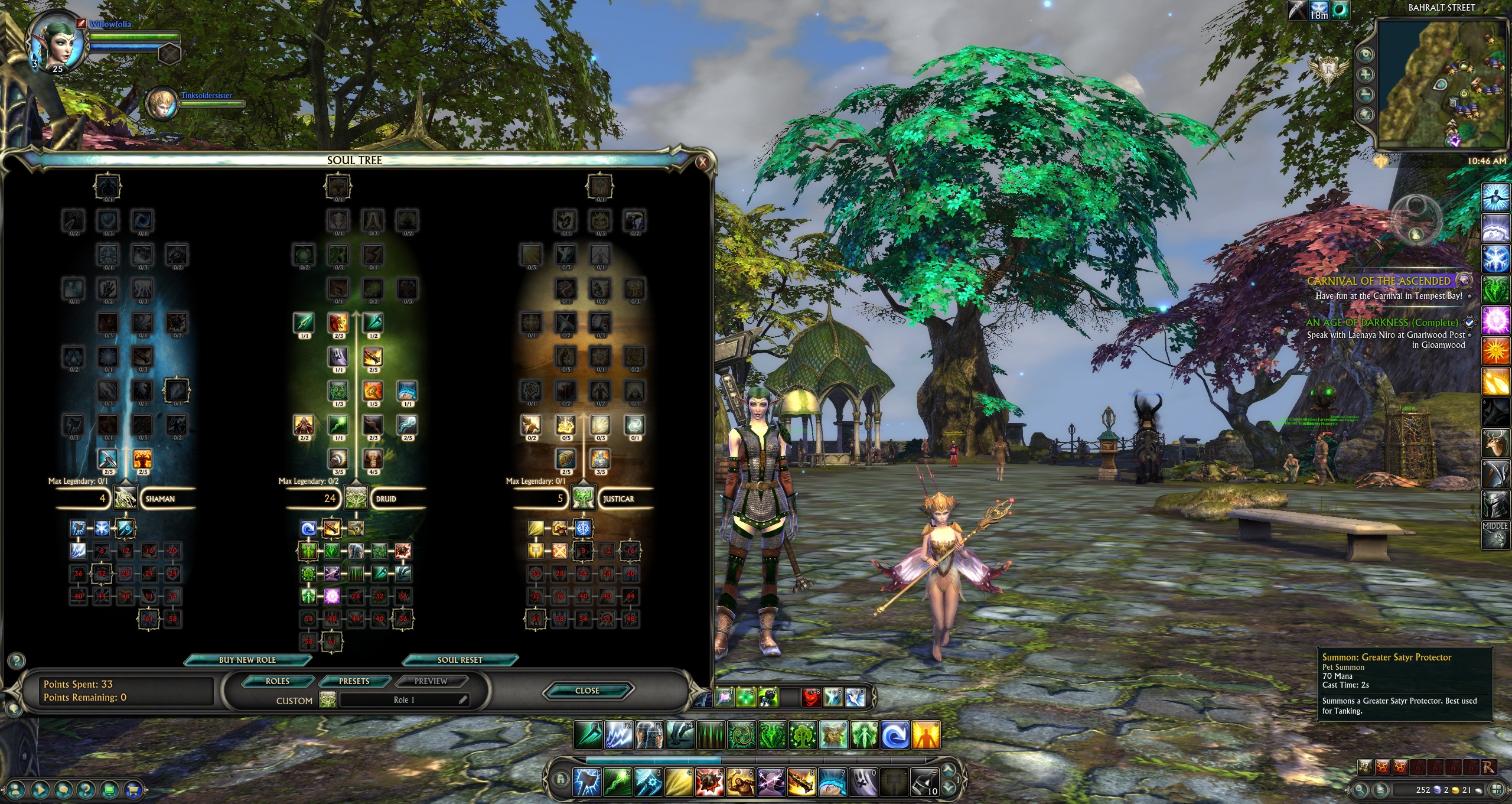This screenshot has height=804, width=1512.
Task: Edit the Role 1 name with the pencil
Action: [463, 700]
